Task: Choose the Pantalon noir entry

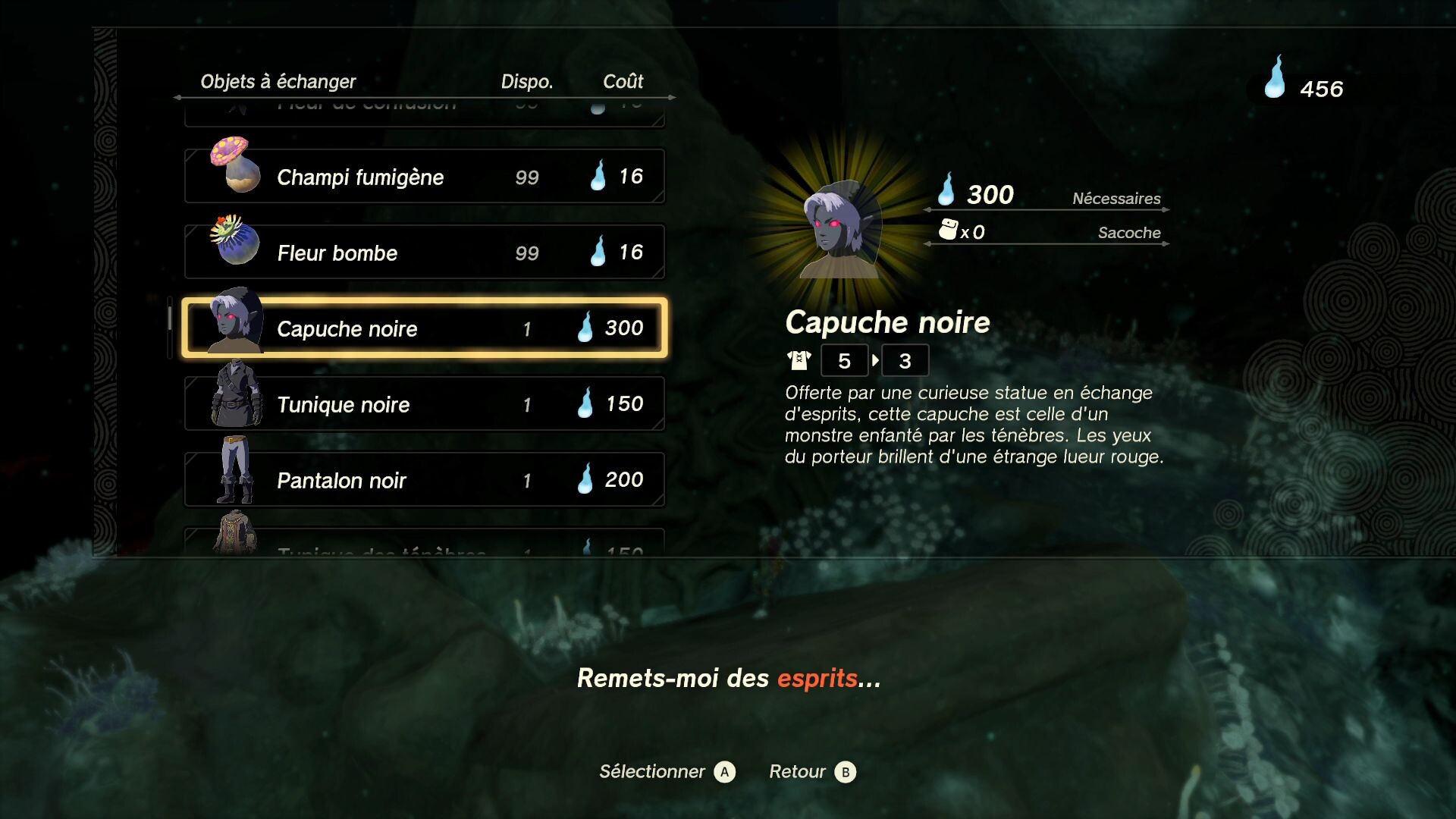Action: pyautogui.click(x=425, y=480)
